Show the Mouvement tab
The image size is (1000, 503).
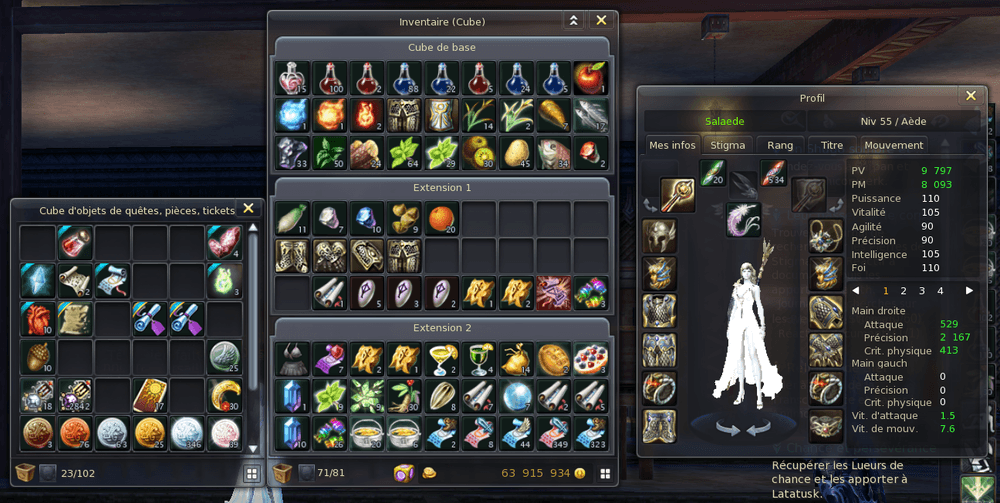[893, 145]
